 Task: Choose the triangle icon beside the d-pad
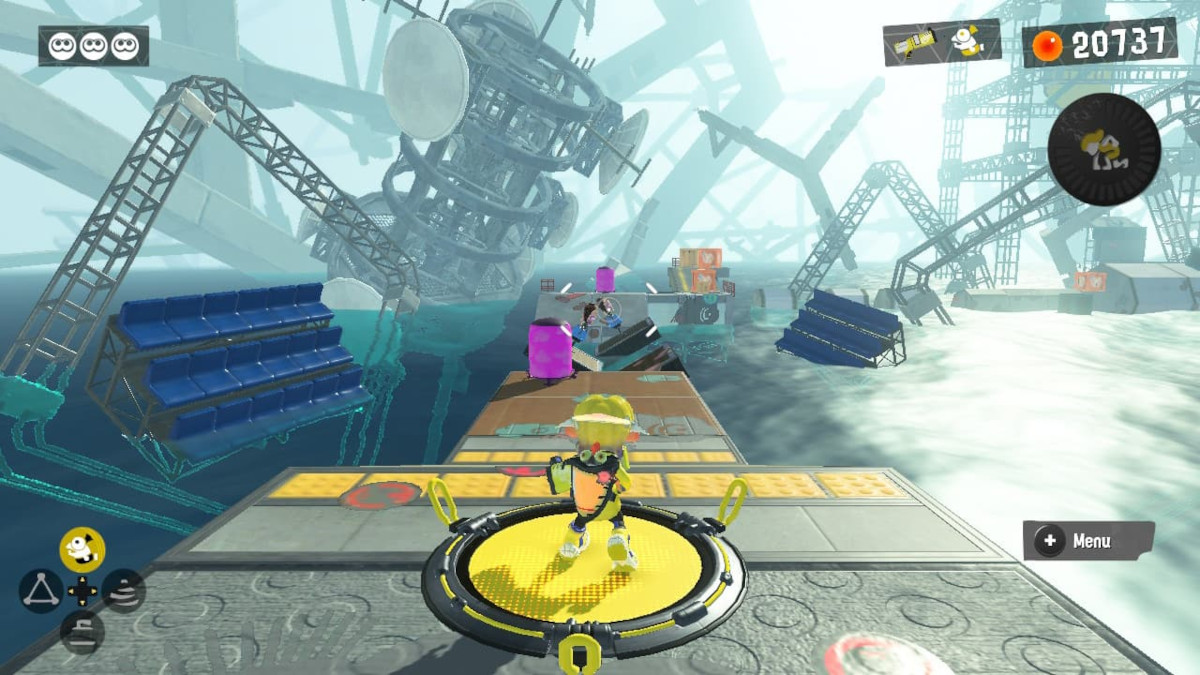coord(39,592)
